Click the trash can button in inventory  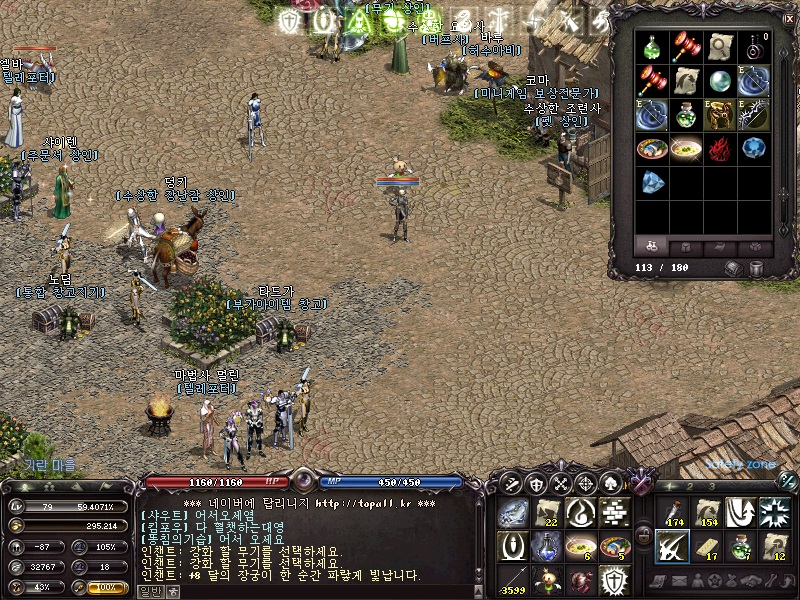(757, 268)
